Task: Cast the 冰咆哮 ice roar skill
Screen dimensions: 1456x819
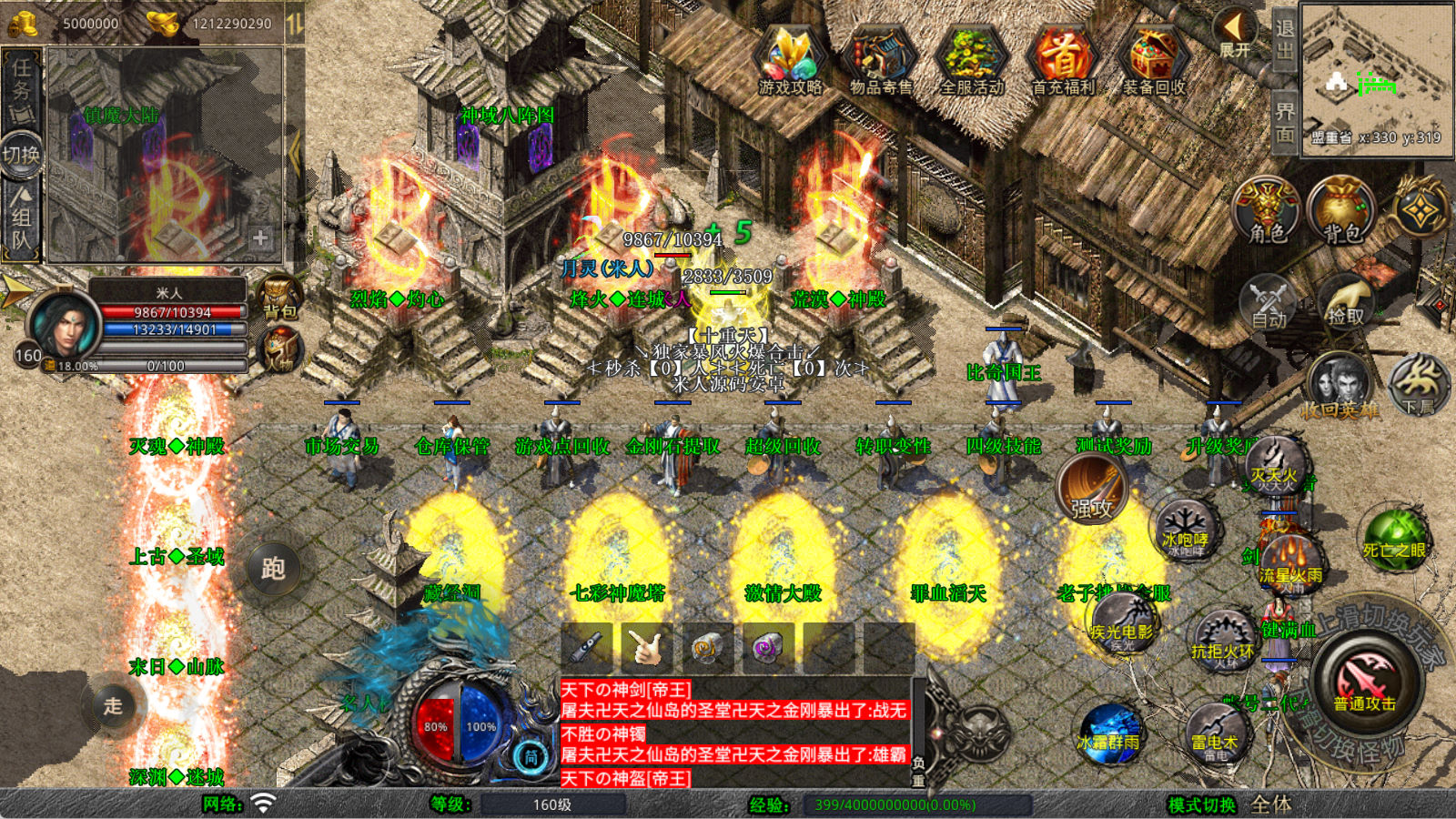Action: (x=1185, y=528)
